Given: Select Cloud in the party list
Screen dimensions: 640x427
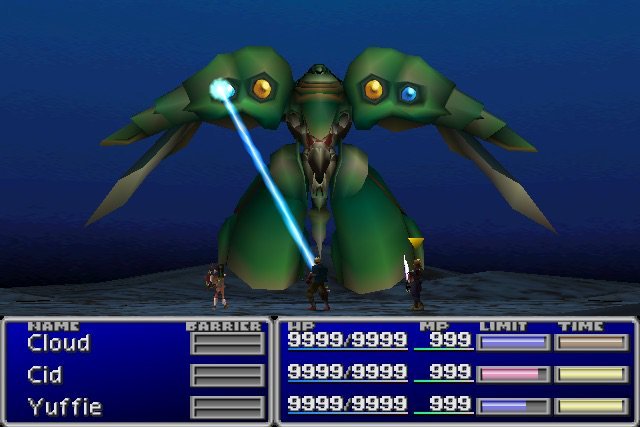Looking at the screenshot, I should click(58, 344).
